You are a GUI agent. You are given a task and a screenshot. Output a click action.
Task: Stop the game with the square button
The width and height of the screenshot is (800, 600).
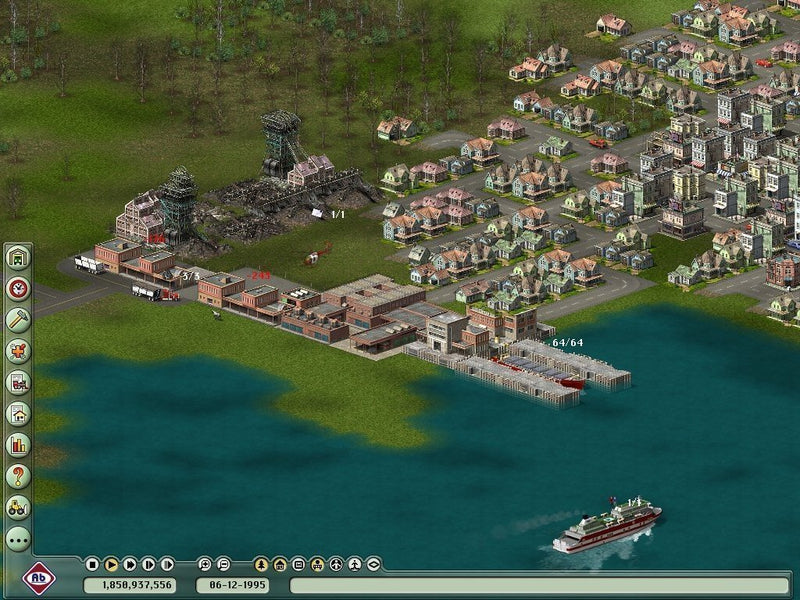(92, 564)
